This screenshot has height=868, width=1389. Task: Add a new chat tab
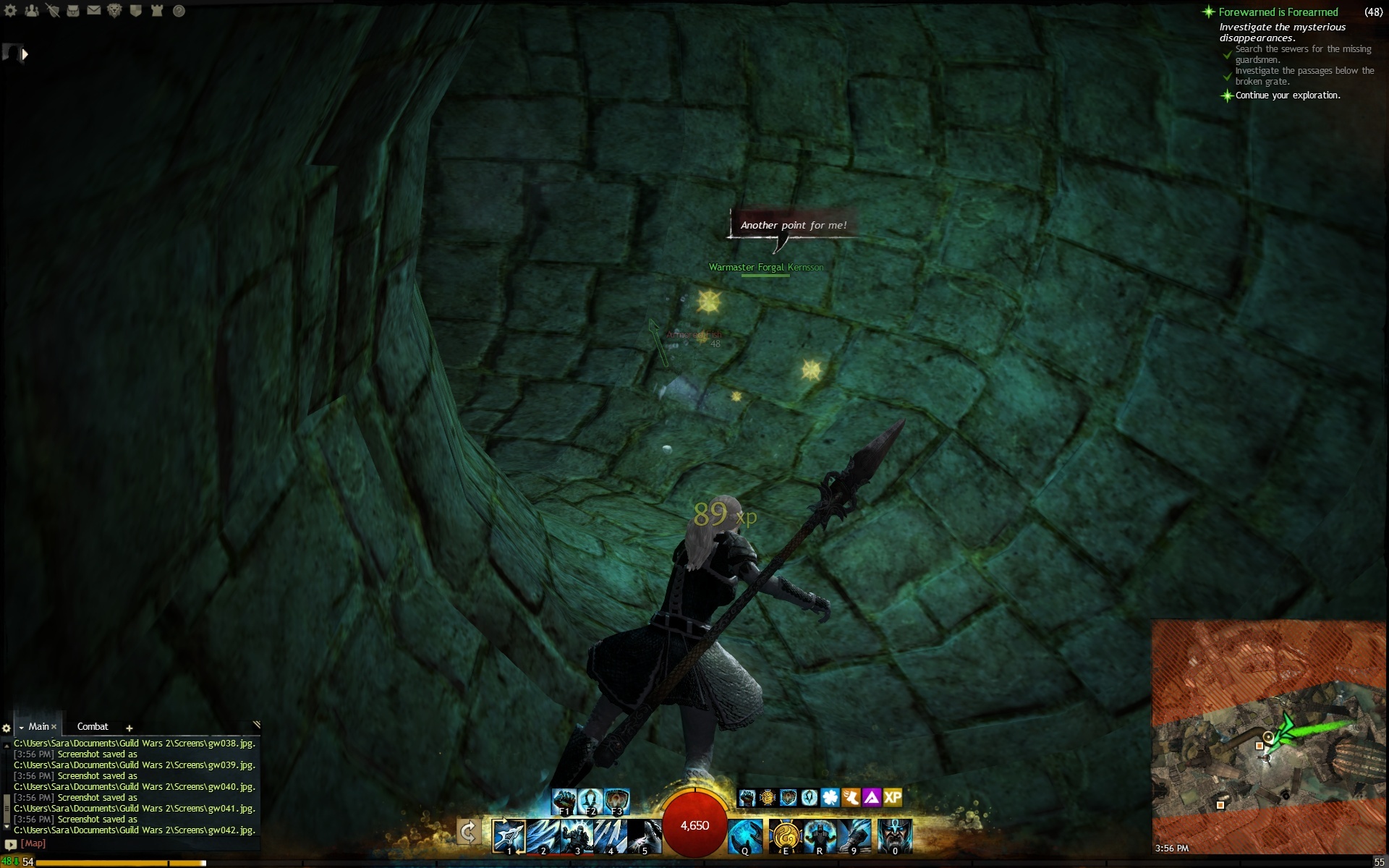pos(129,728)
